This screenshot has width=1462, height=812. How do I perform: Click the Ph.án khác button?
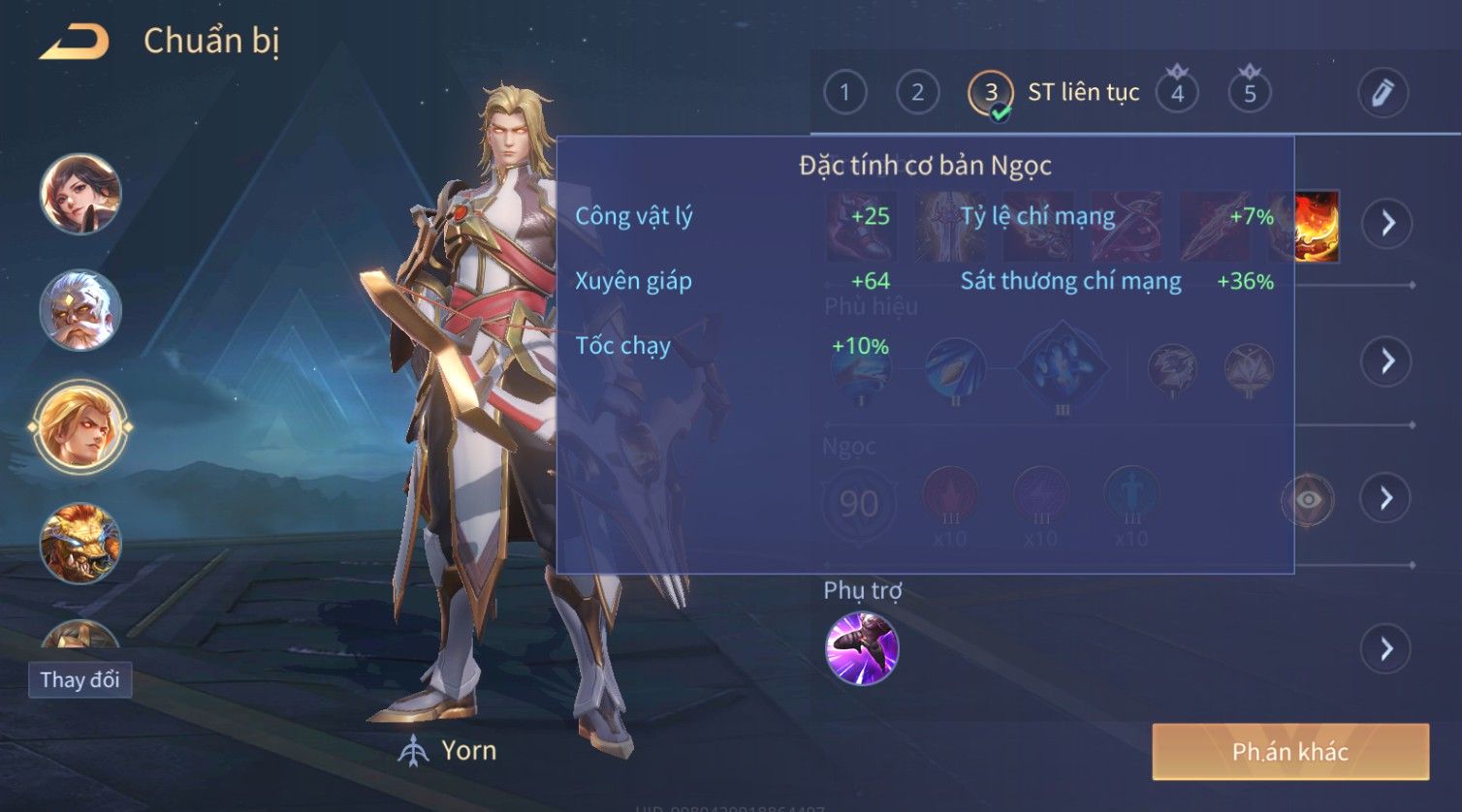[x=1289, y=752]
